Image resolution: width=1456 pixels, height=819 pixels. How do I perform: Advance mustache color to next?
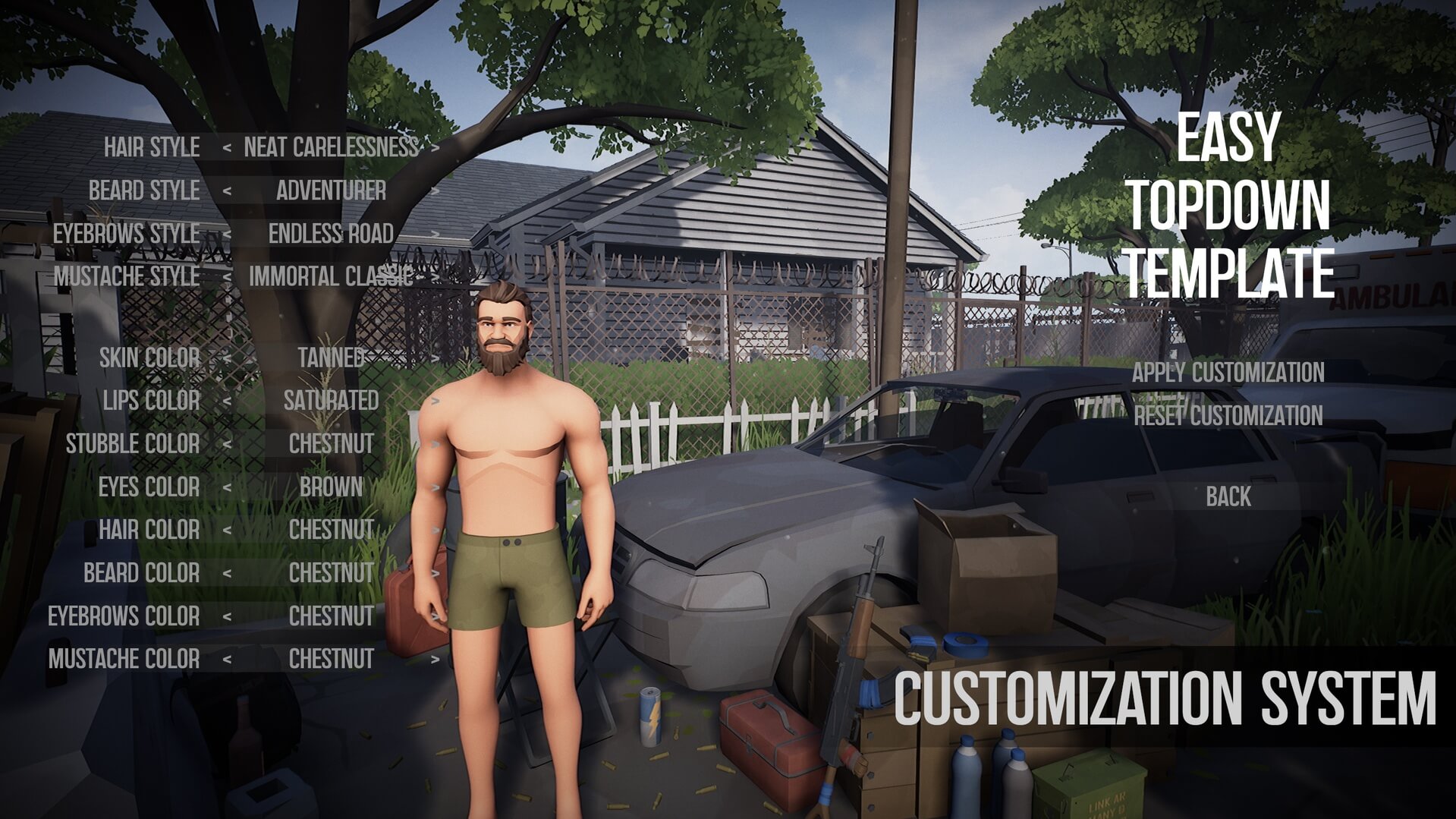pyautogui.click(x=435, y=660)
